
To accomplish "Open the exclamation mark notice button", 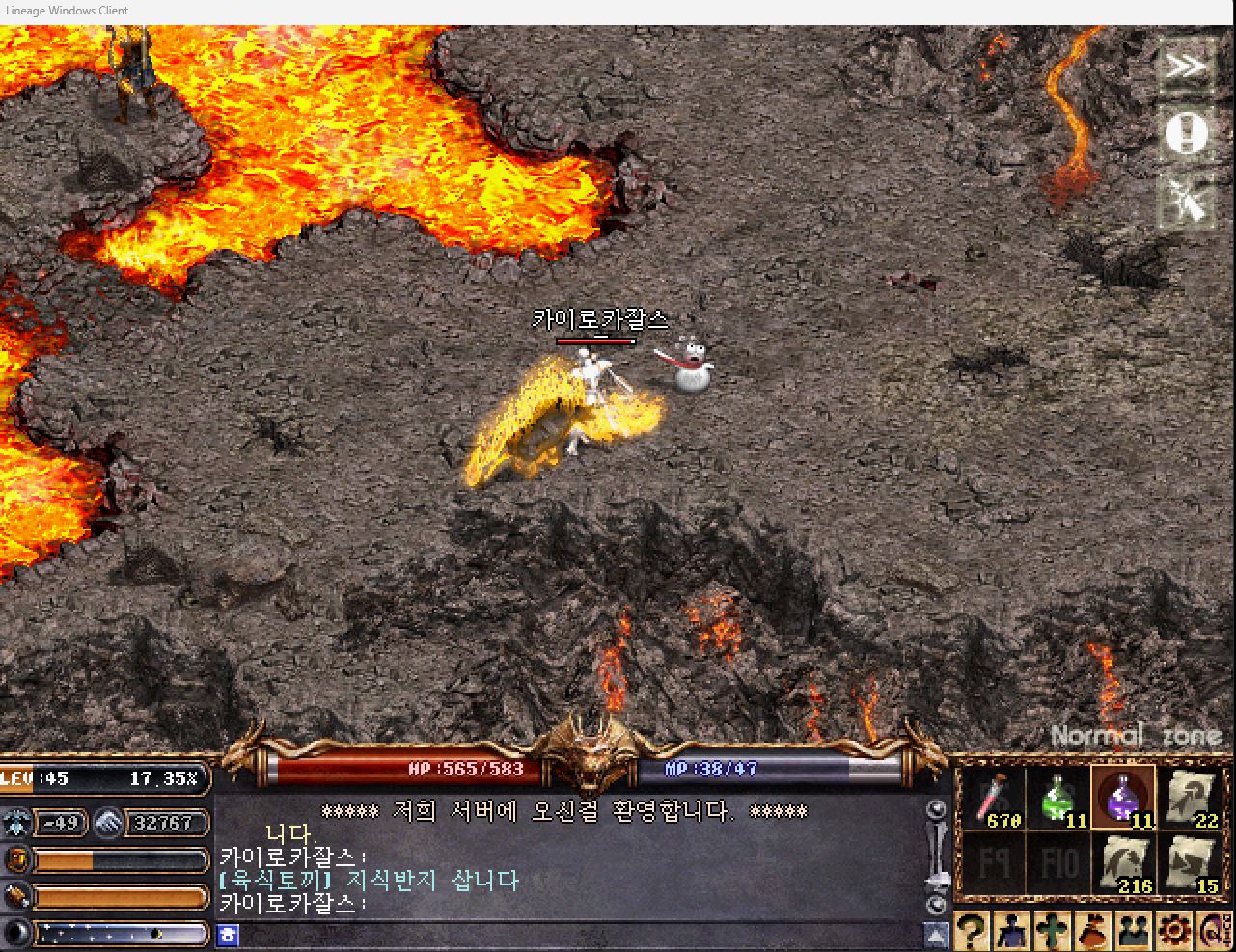I will point(1186,133).
